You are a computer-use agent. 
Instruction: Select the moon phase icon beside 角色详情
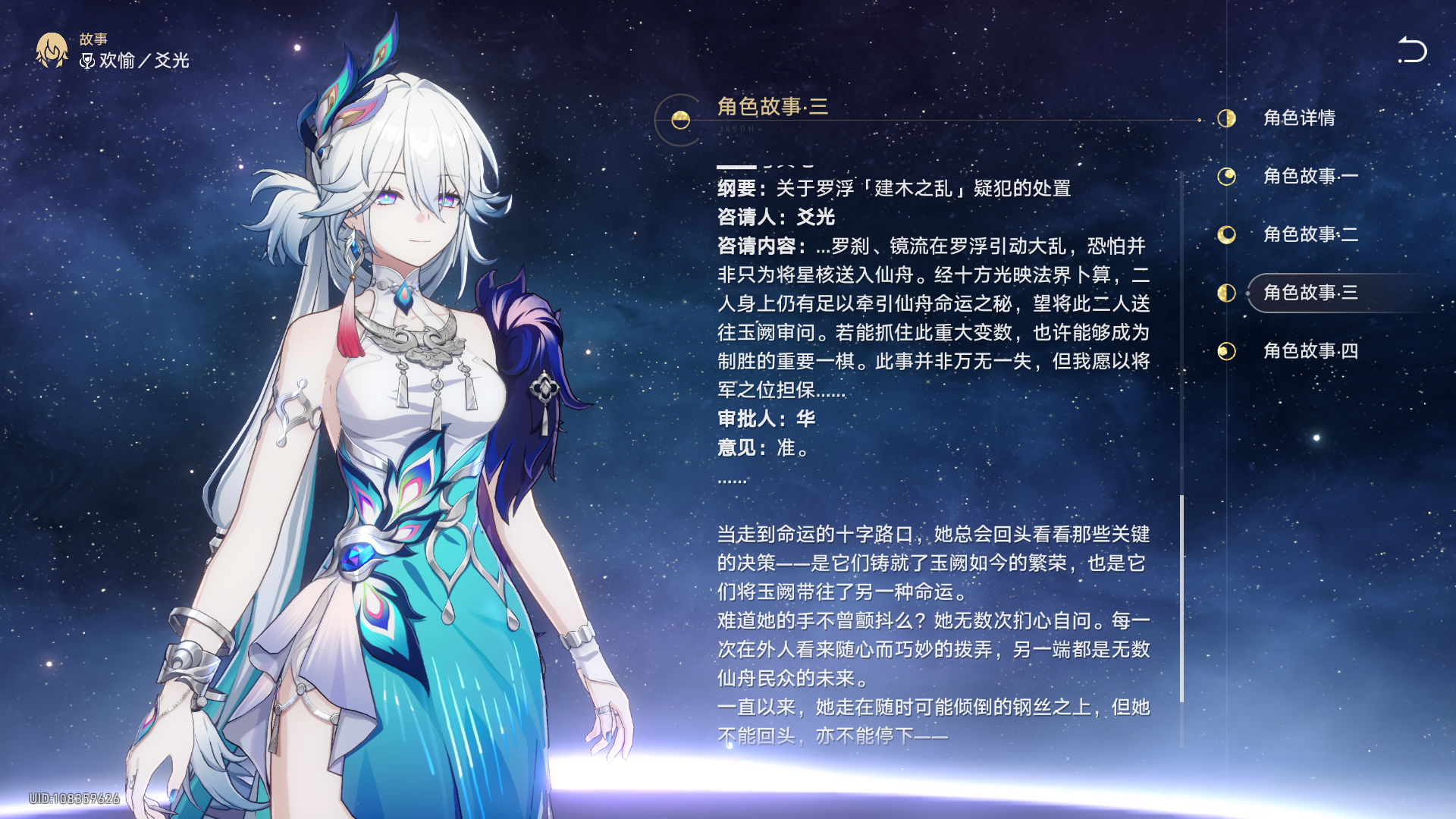[1226, 119]
